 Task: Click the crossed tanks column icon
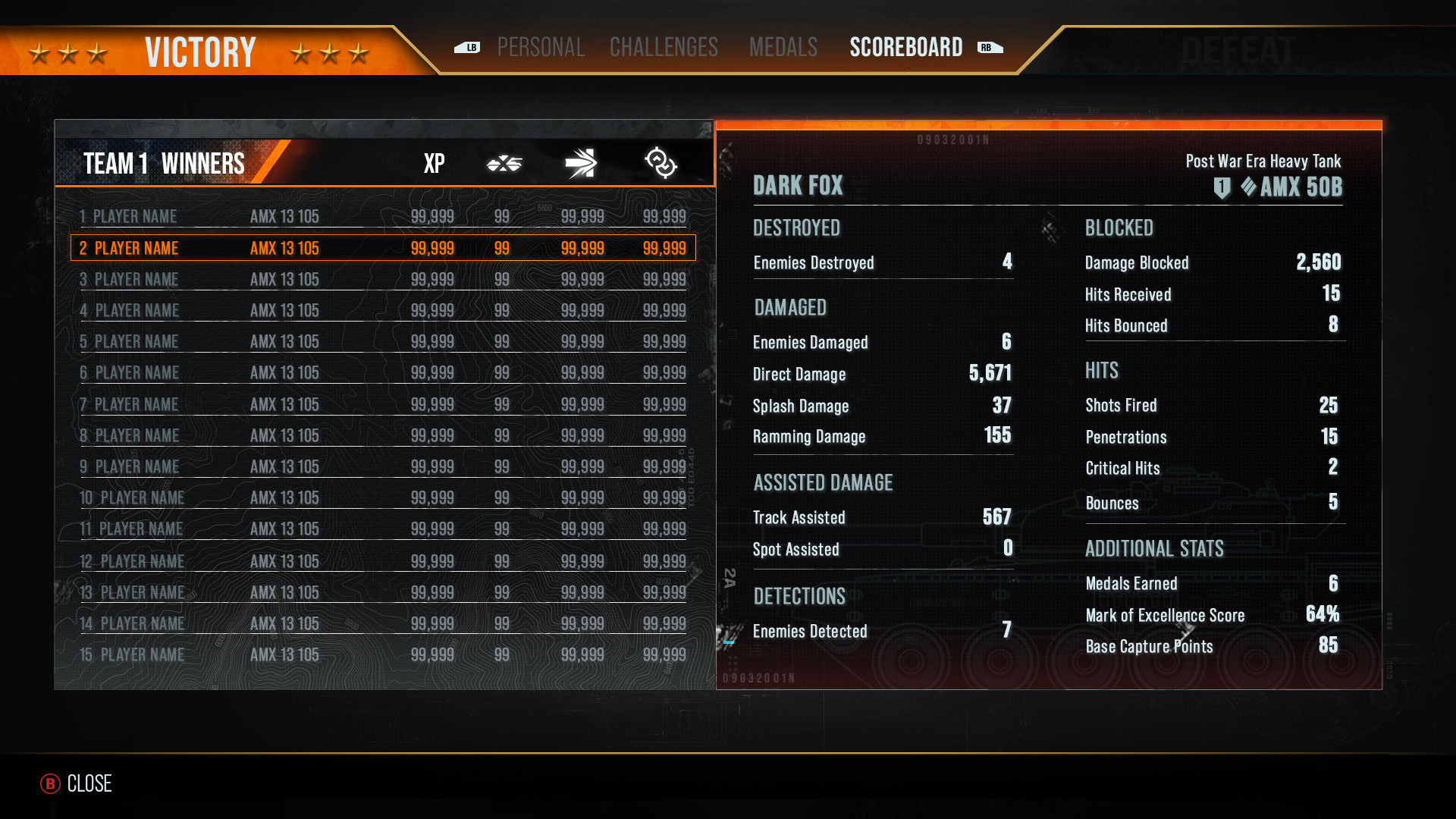tap(504, 164)
